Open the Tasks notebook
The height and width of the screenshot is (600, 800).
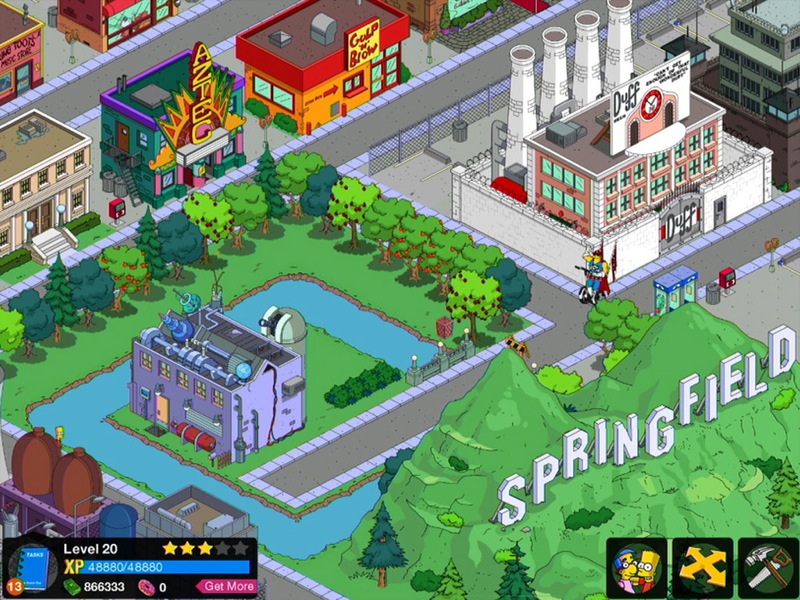pyautogui.click(x=30, y=568)
